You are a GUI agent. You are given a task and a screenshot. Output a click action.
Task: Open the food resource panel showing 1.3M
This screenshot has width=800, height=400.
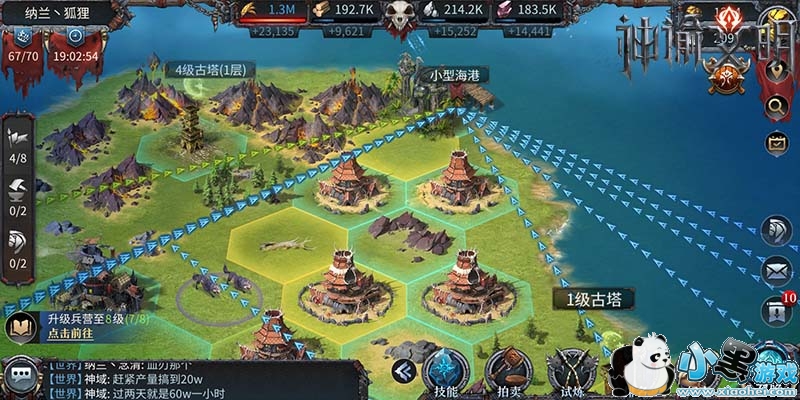click(276, 9)
